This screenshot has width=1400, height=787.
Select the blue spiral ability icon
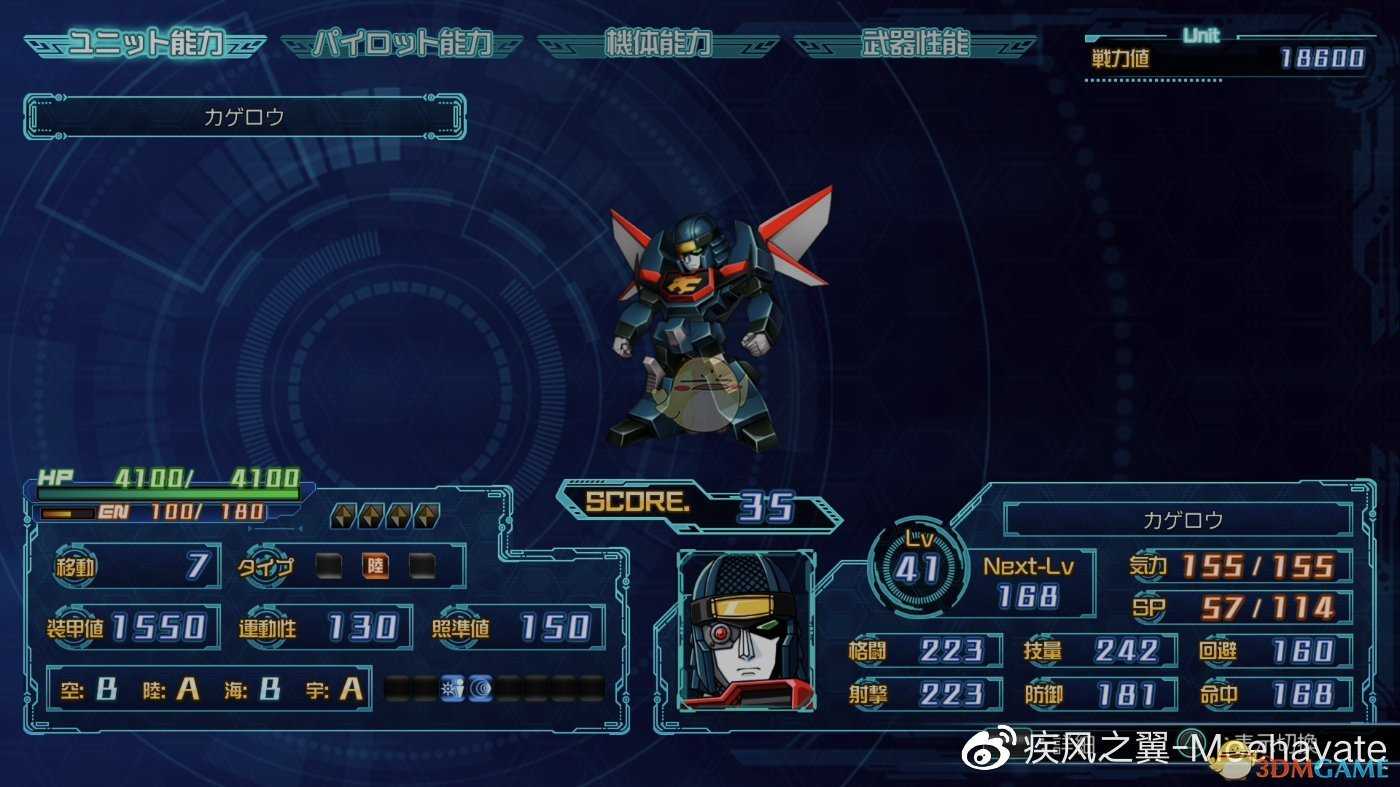pos(481,688)
